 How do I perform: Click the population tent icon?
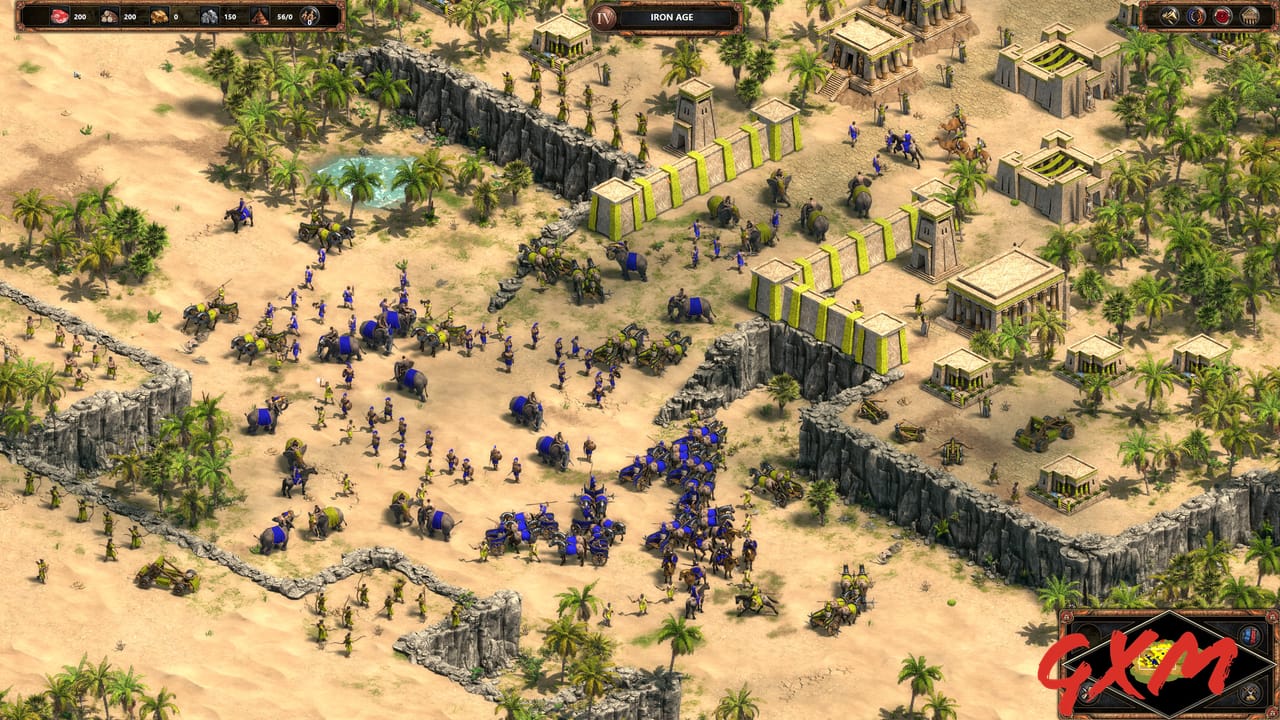[260, 16]
